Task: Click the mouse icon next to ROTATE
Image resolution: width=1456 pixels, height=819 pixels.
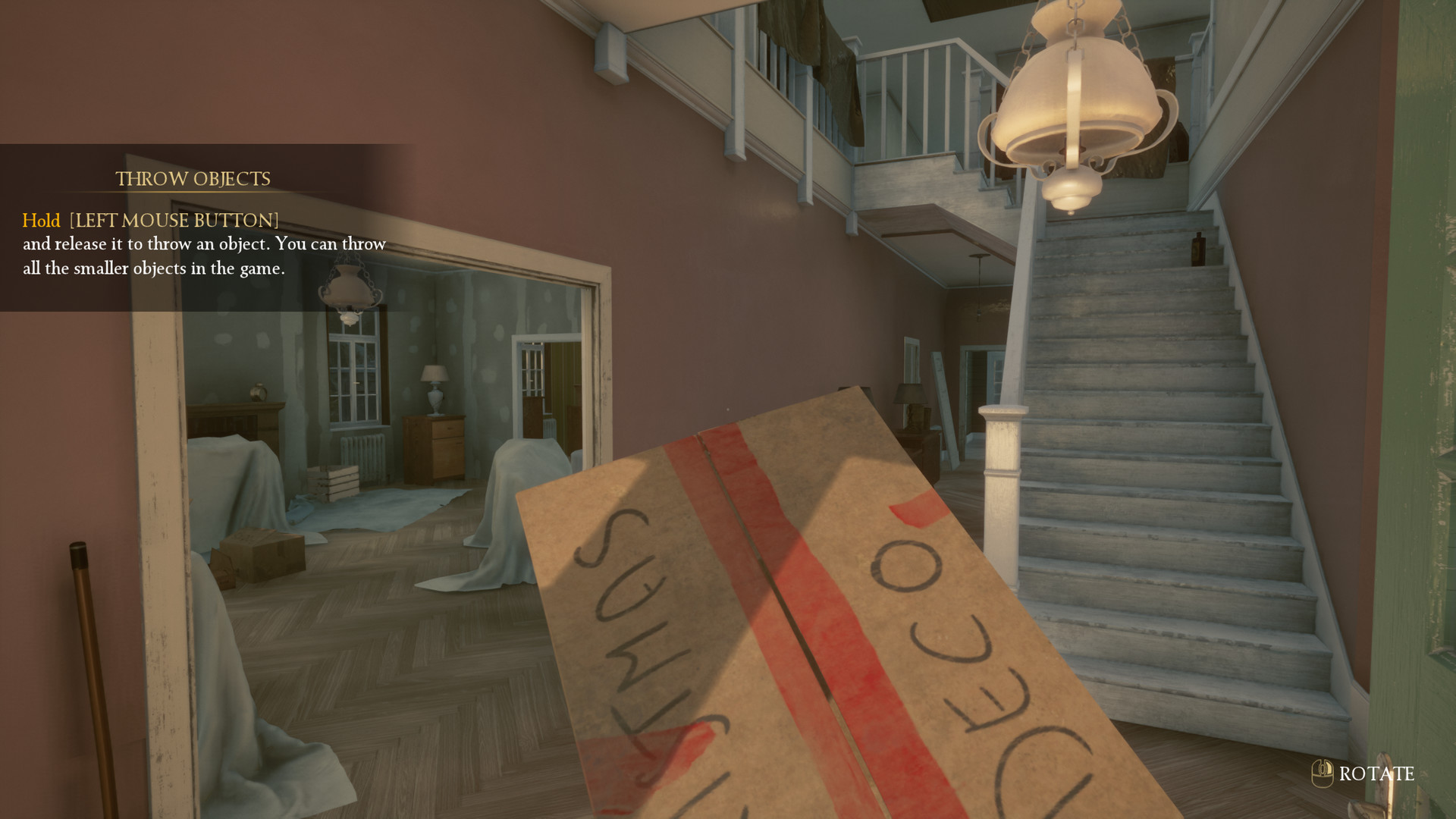Action: tap(1321, 774)
